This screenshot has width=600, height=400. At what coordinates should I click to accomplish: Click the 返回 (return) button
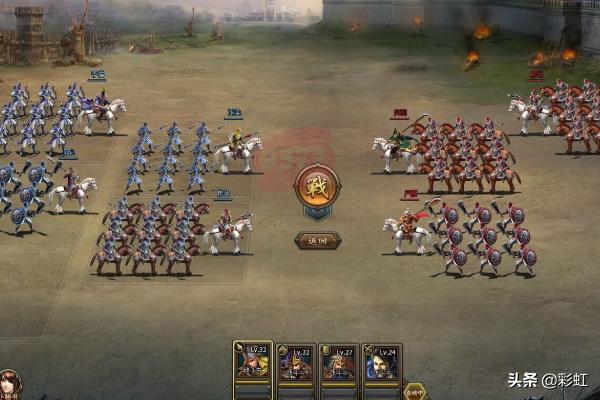(x=317, y=240)
